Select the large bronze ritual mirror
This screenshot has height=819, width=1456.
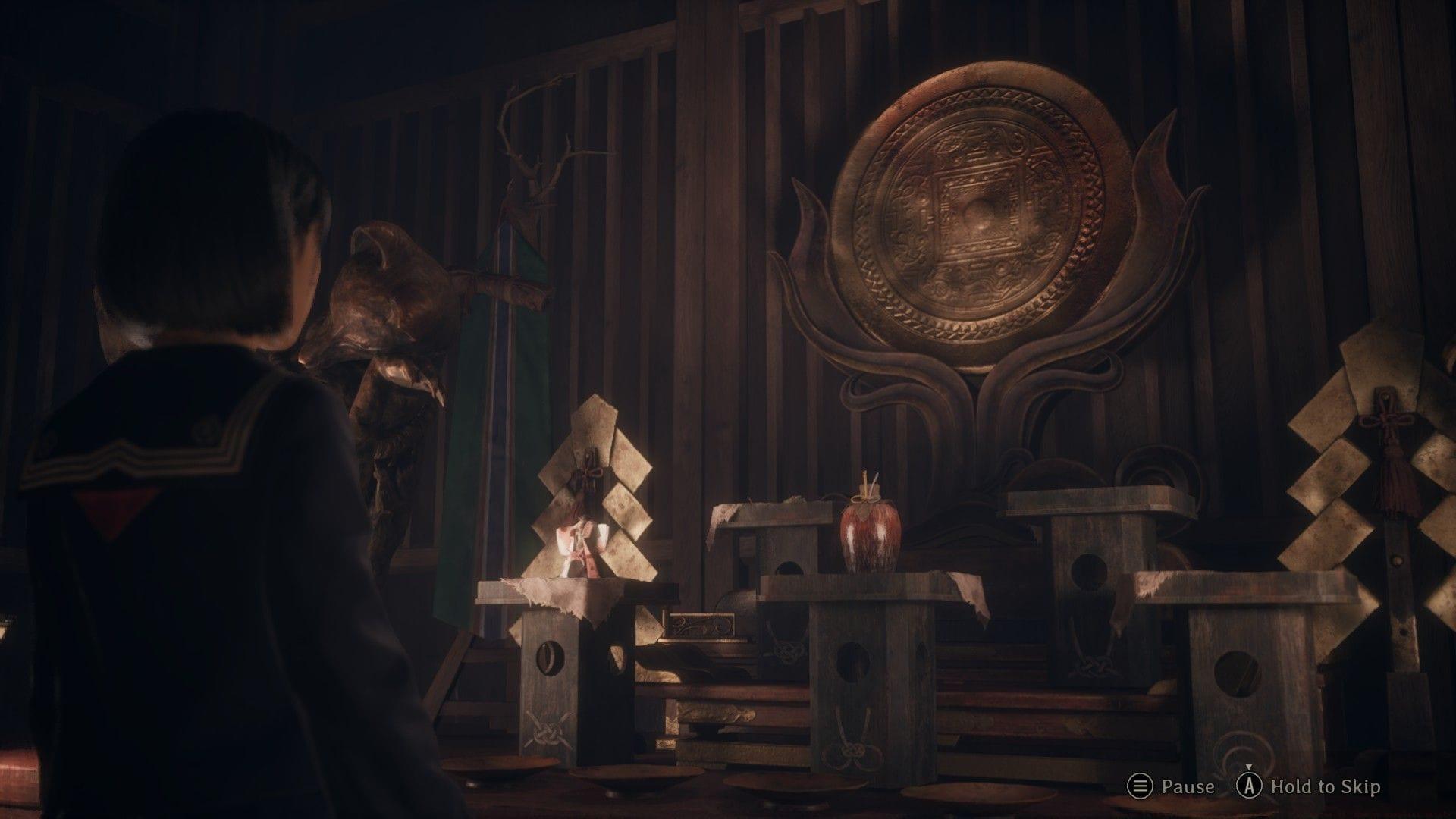click(x=978, y=212)
